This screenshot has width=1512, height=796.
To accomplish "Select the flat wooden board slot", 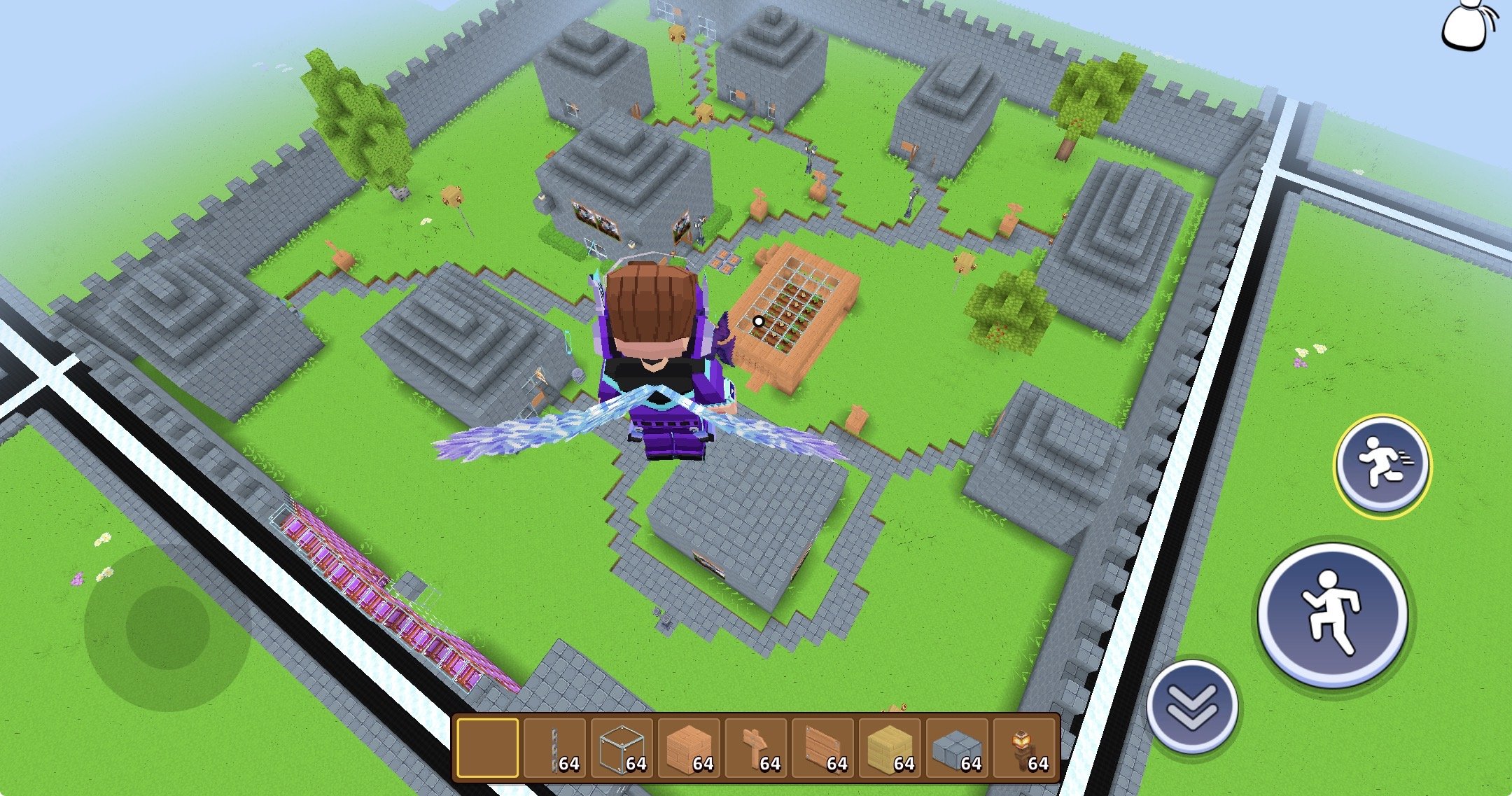I will [x=823, y=748].
